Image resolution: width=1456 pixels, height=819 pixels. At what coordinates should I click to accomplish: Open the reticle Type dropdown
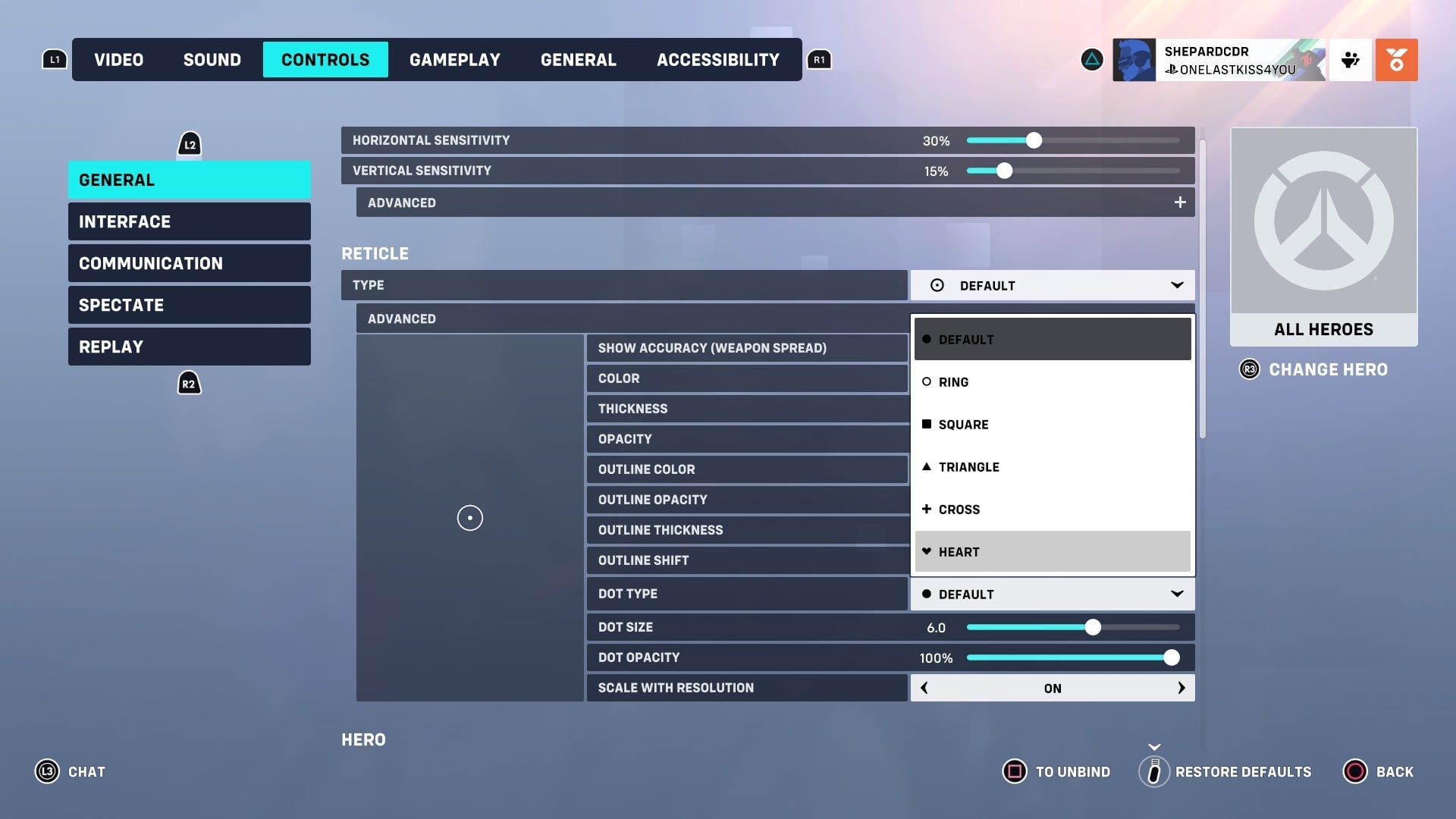click(x=1053, y=285)
